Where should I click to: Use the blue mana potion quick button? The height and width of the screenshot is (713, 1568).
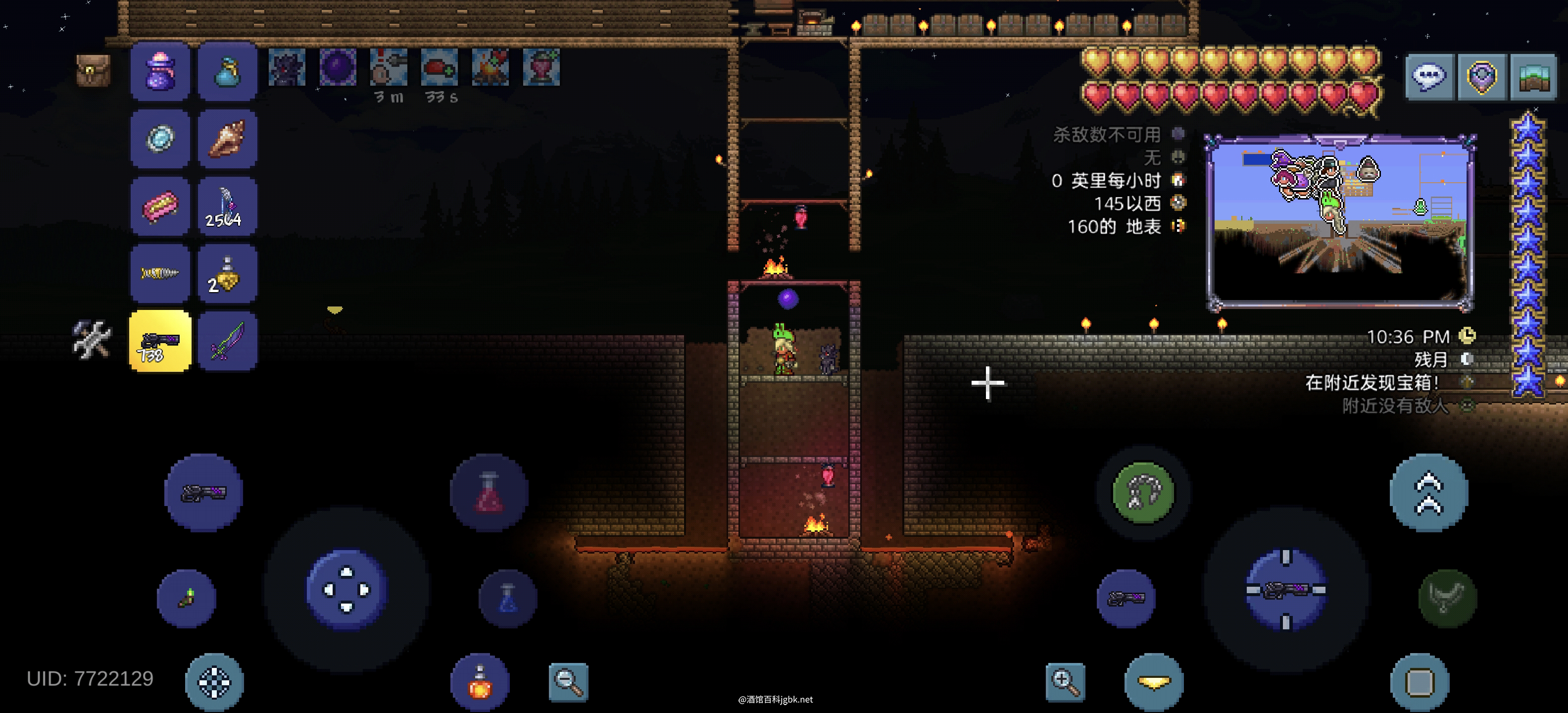[x=508, y=599]
